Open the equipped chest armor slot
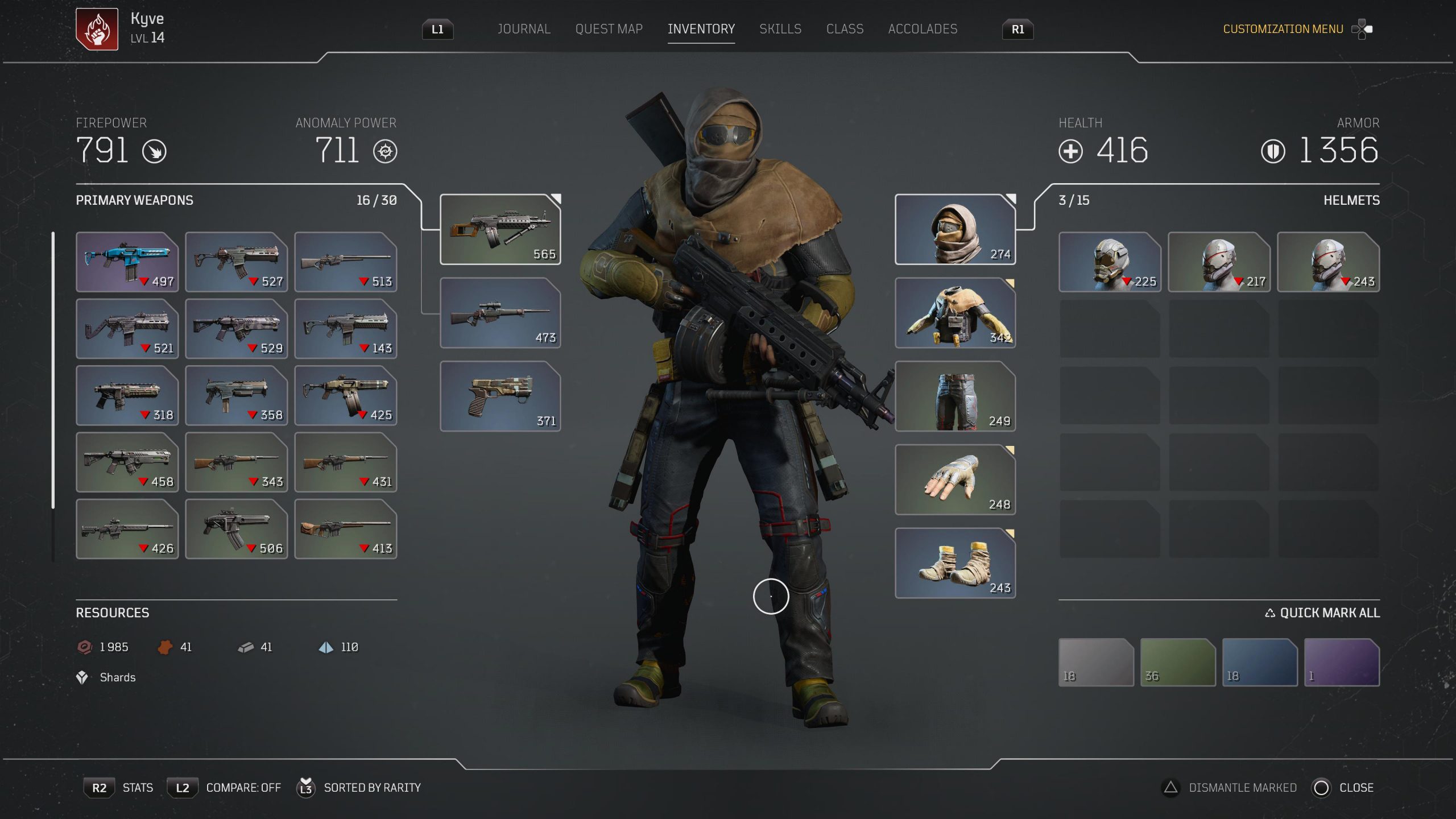The image size is (1456, 819). (955, 313)
